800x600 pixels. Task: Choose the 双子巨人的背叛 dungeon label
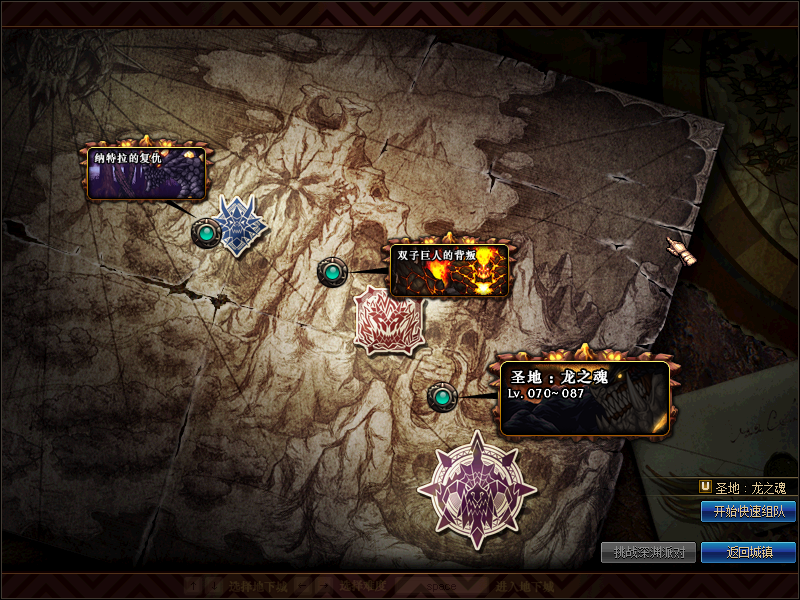click(x=449, y=270)
